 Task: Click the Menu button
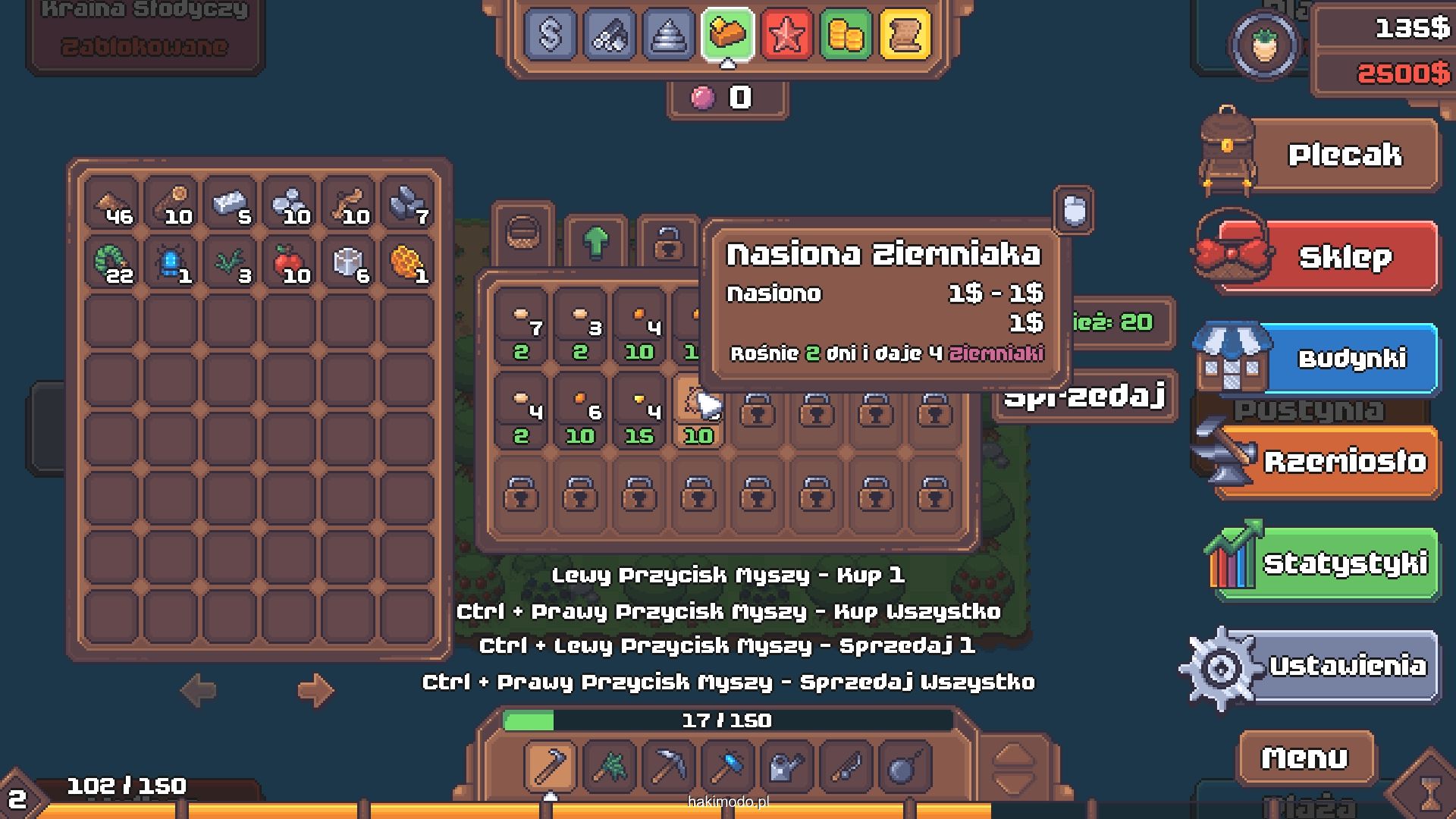1305,757
